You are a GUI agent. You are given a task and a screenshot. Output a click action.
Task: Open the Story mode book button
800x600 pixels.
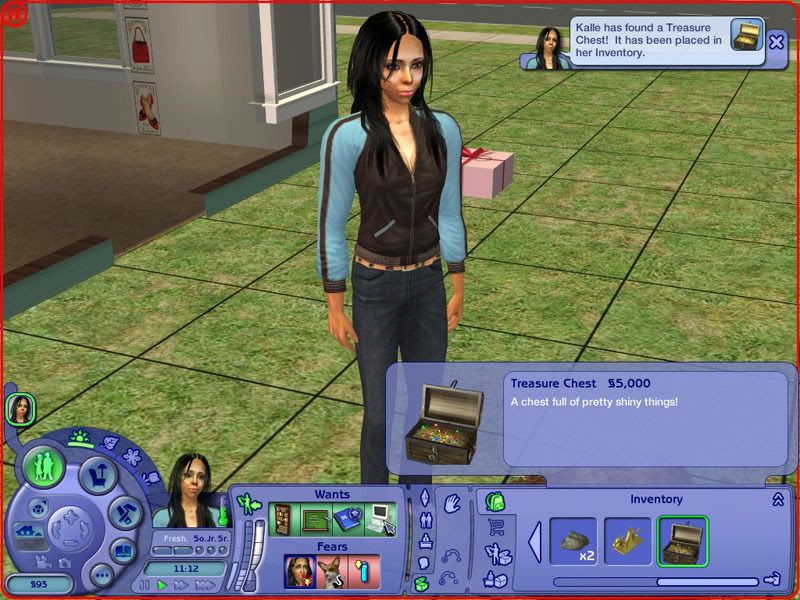click(123, 550)
